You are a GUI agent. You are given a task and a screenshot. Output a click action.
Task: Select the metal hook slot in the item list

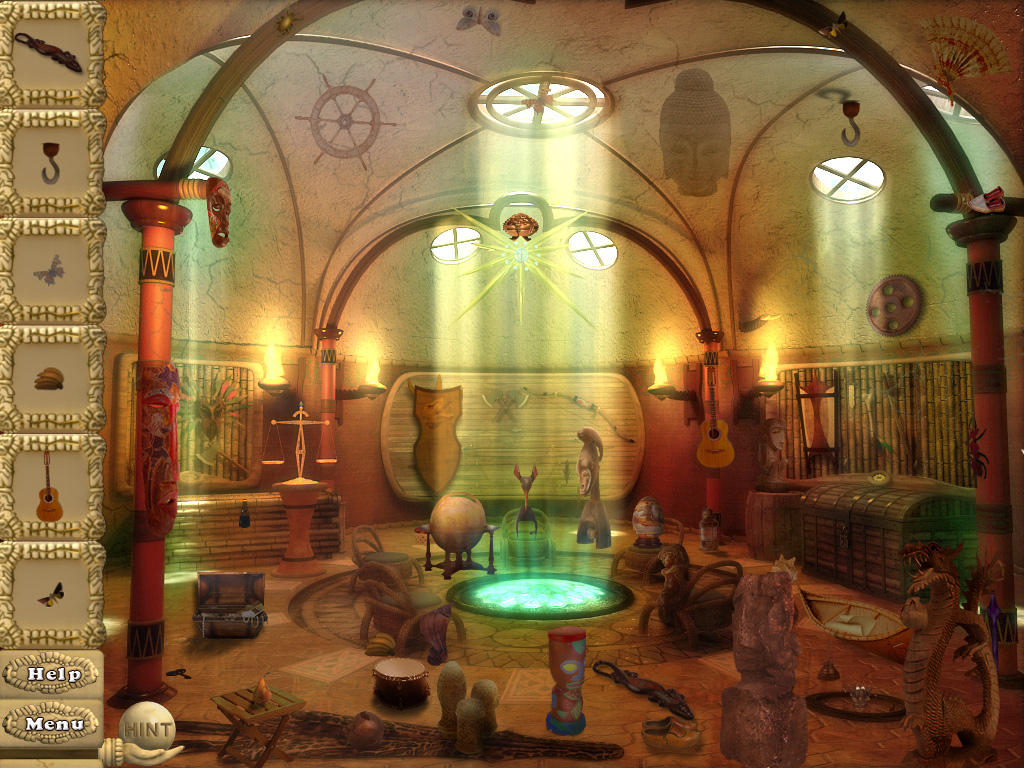[x=50, y=162]
